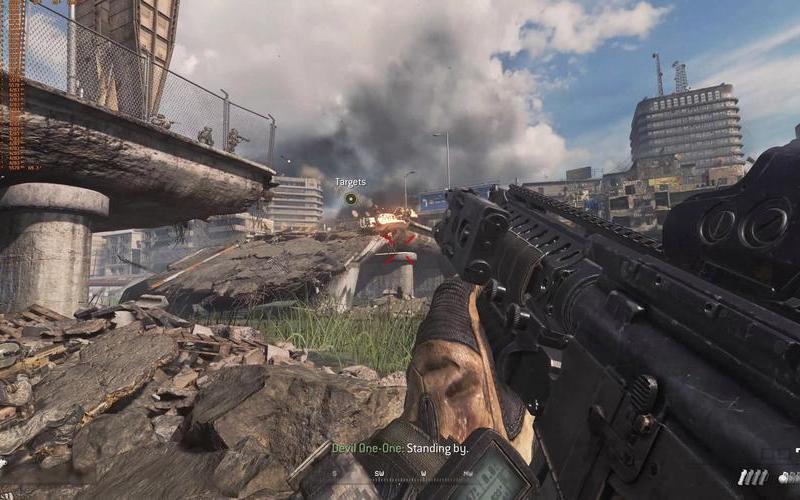This screenshot has width=800, height=500.
Task: Click the Targets objective marker
Action: coord(351,198)
